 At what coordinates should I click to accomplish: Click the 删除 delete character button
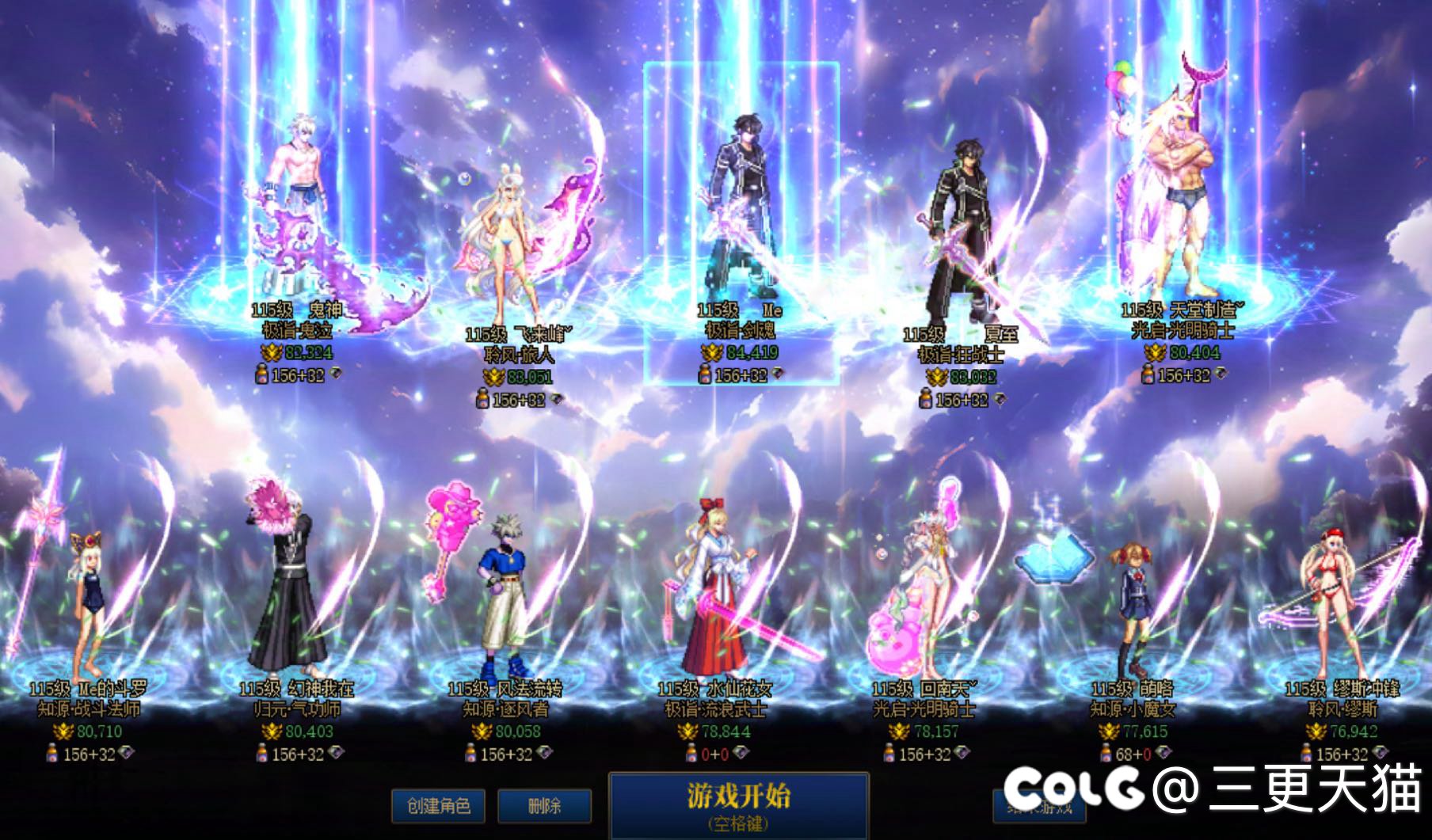(544, 806)
